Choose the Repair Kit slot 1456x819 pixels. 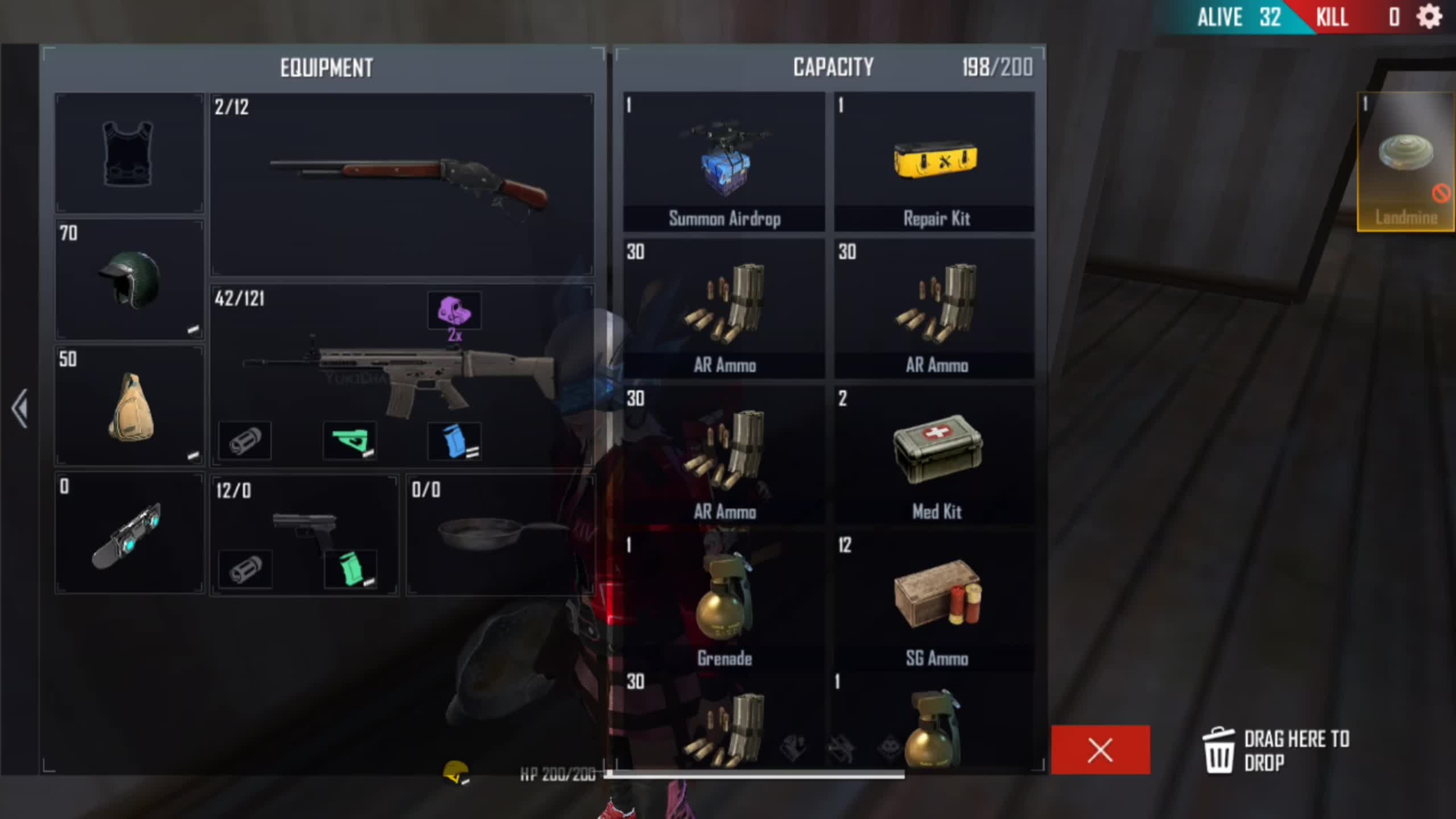point(934,162)
